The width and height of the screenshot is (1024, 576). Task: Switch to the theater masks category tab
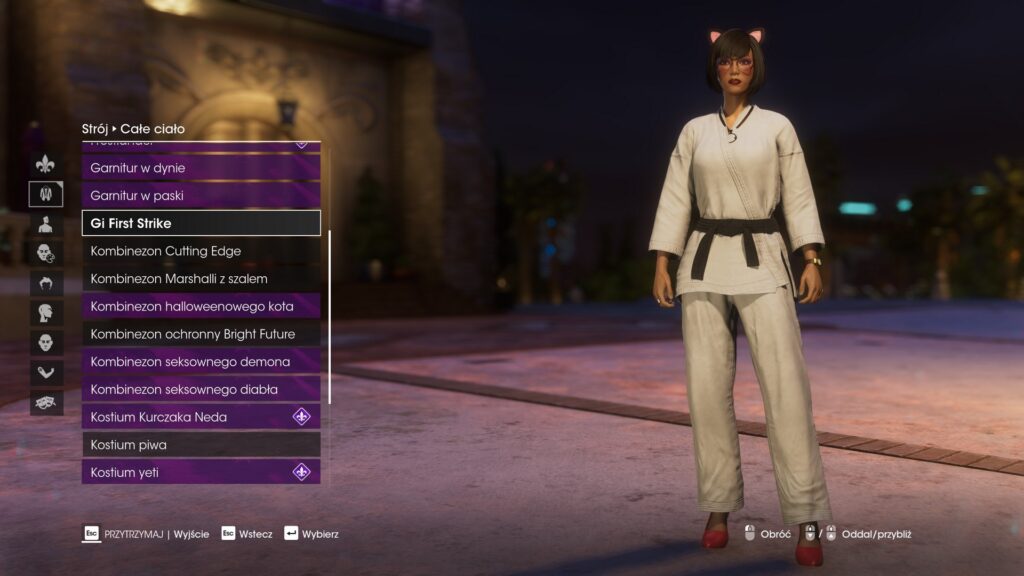[x=46, y=402]
